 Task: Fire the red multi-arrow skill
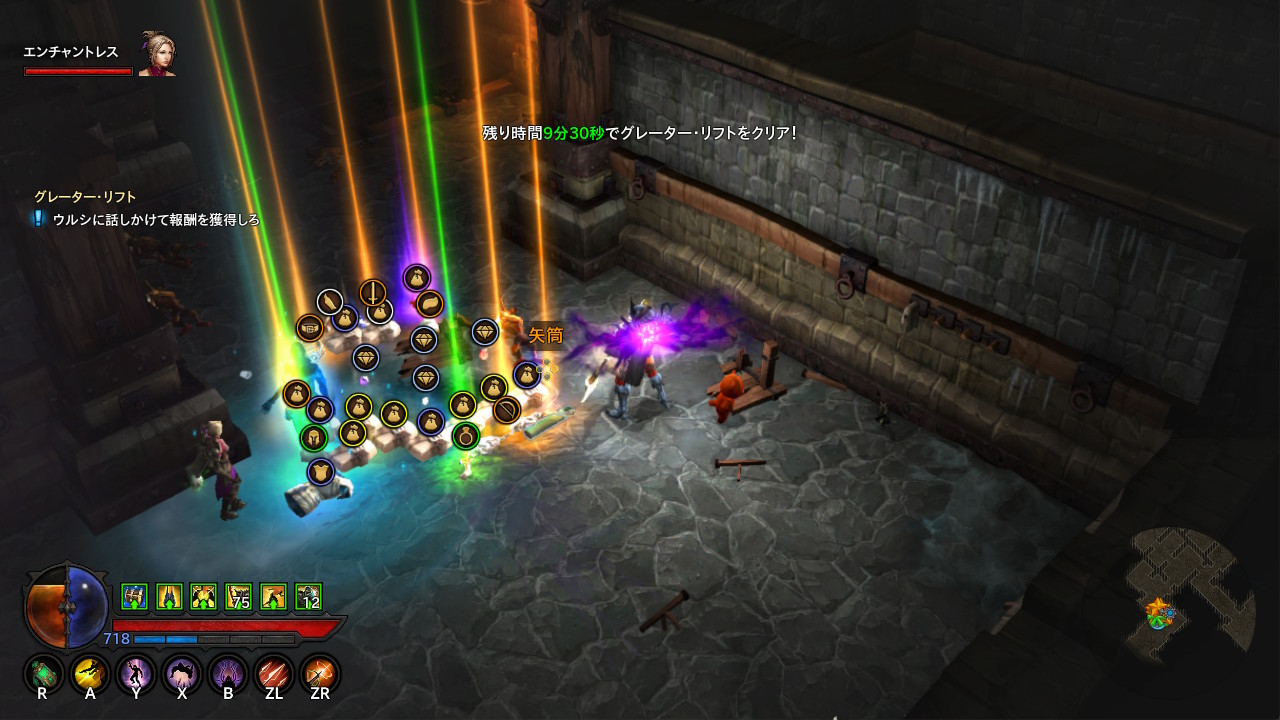(274, 674)
